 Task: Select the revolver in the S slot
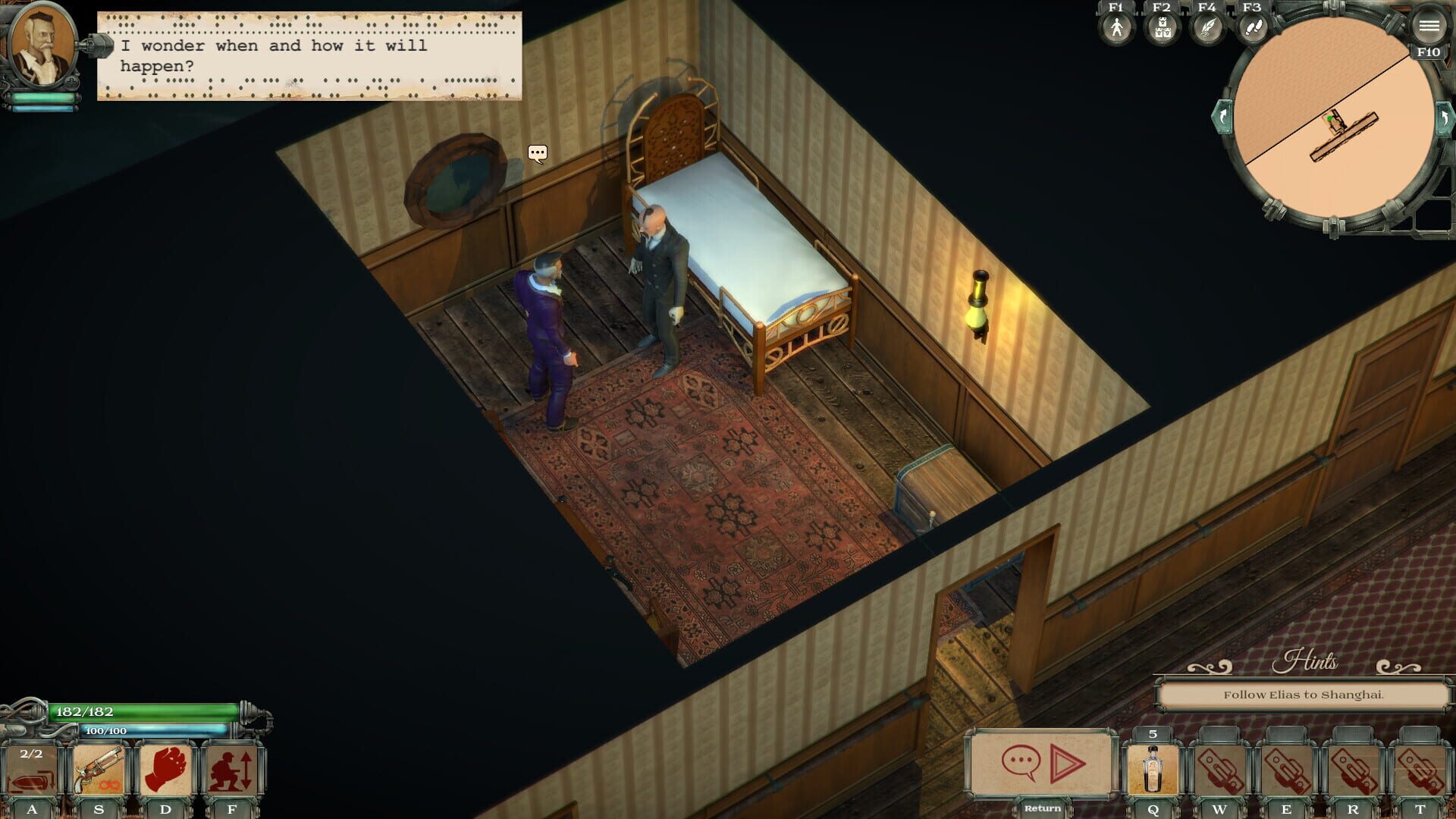coord(98,767)
